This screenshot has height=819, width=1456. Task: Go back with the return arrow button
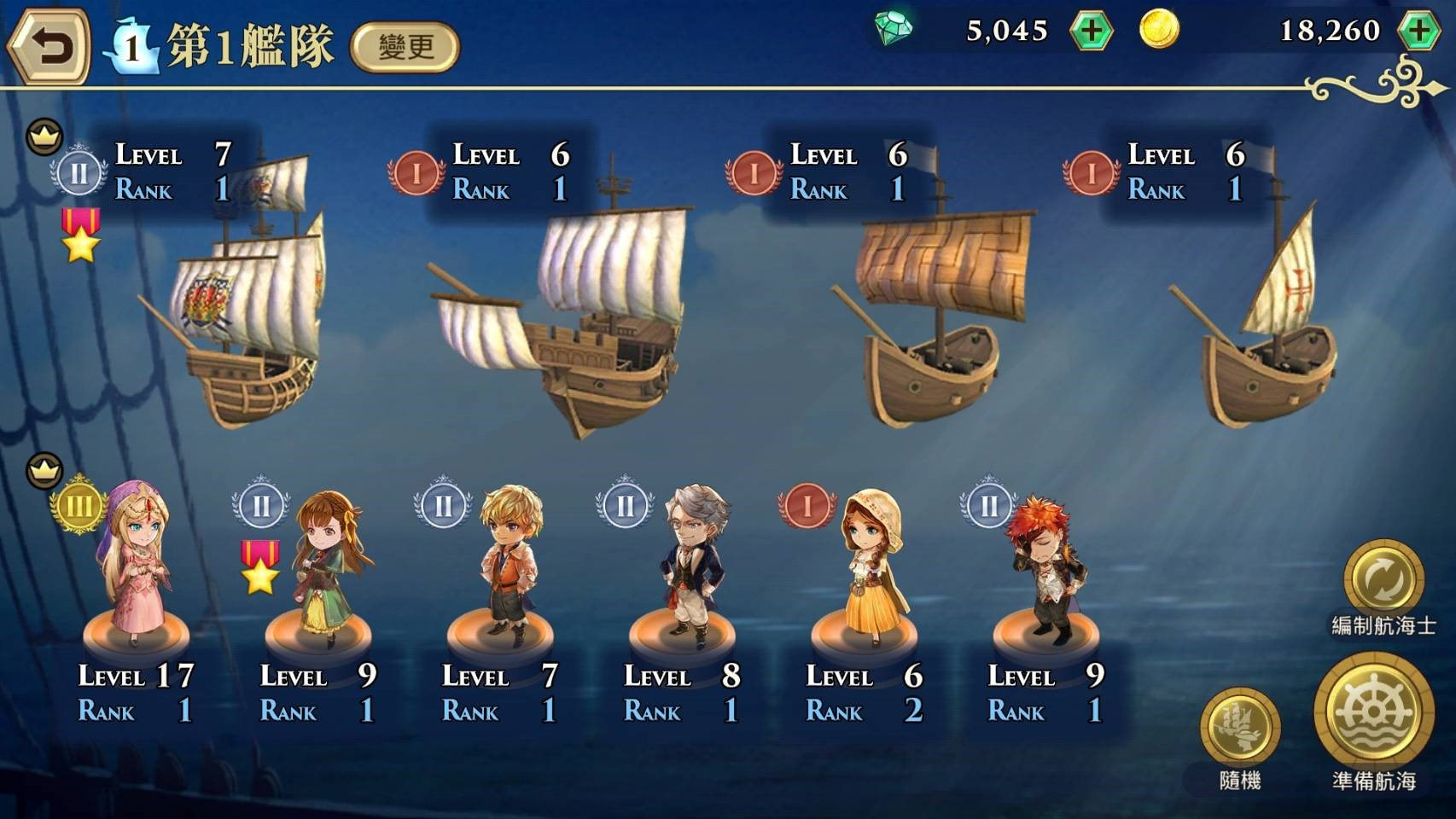(x=50, y=47)
